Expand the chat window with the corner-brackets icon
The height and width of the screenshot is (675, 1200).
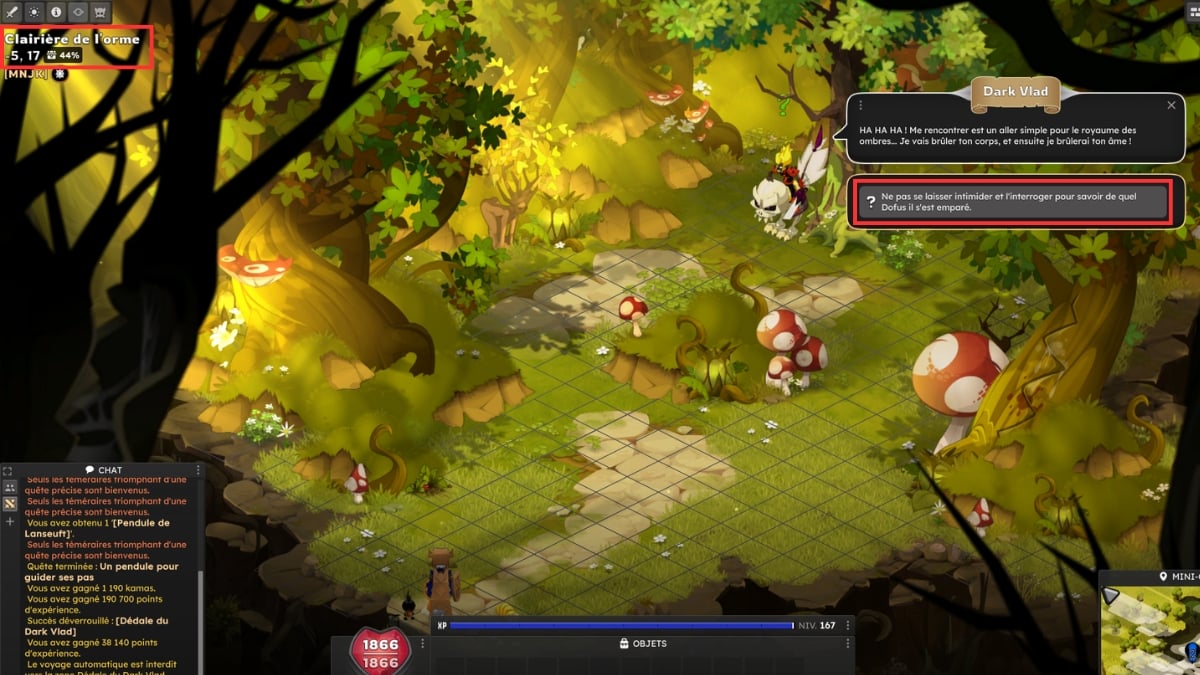click(10, 470)
